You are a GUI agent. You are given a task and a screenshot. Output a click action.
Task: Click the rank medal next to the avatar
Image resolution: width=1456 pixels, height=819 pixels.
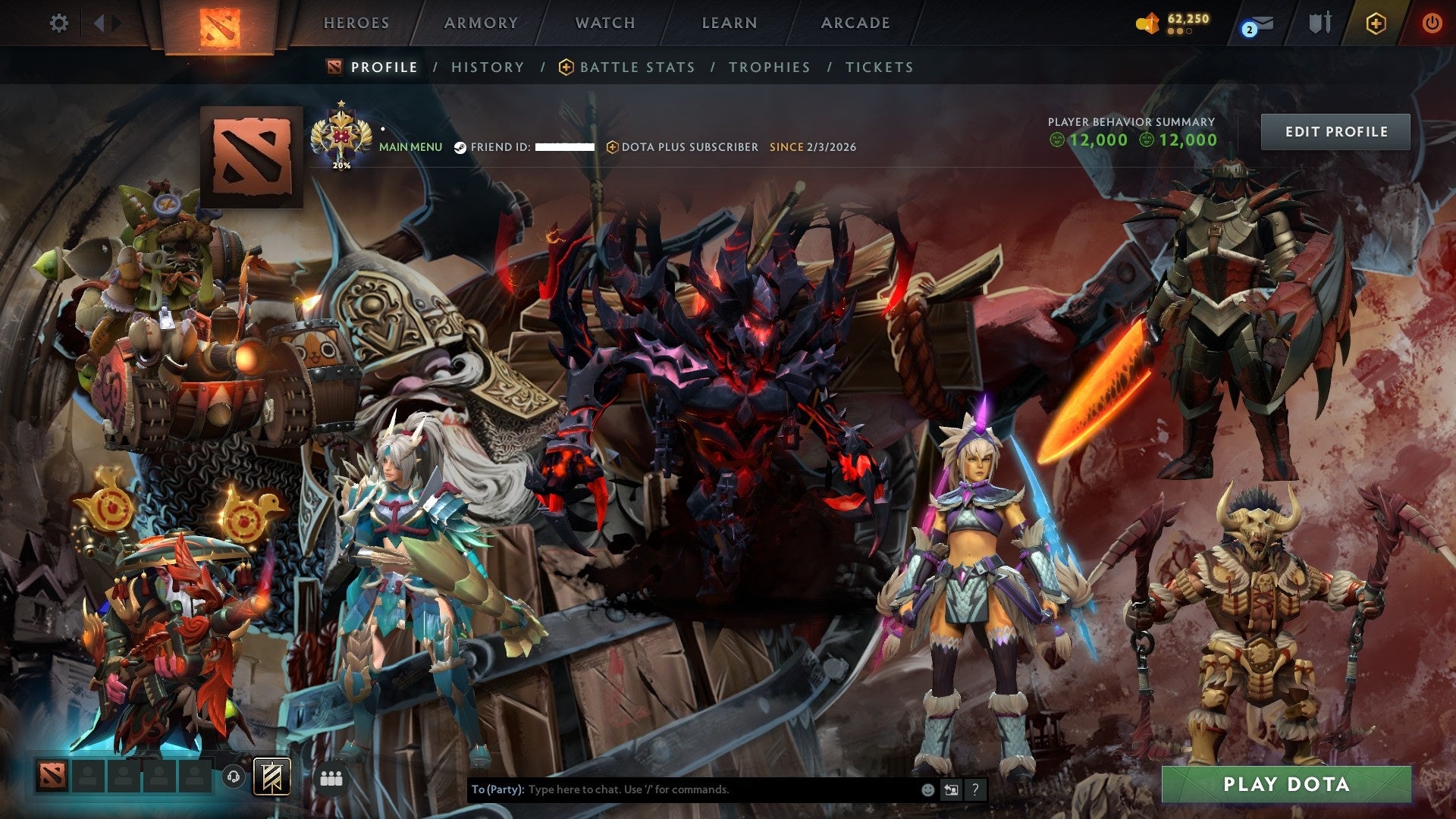pos(343,135)
